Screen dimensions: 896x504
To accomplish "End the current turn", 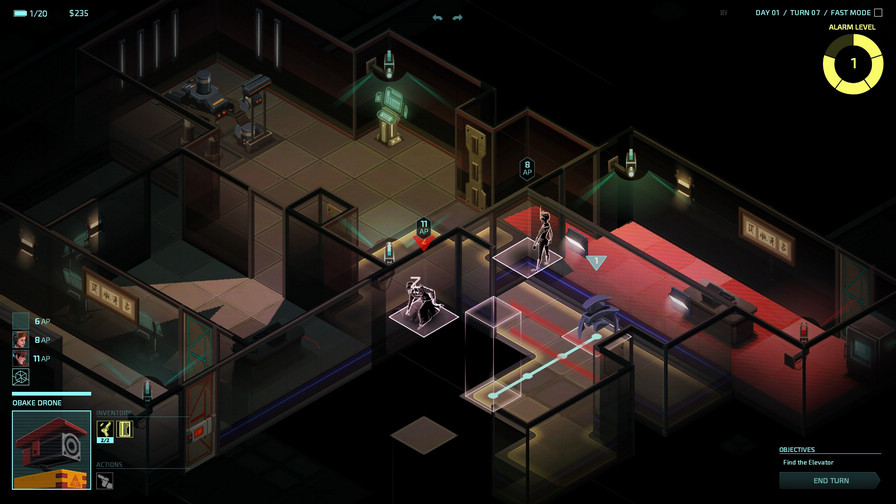I will pos(829,480).
